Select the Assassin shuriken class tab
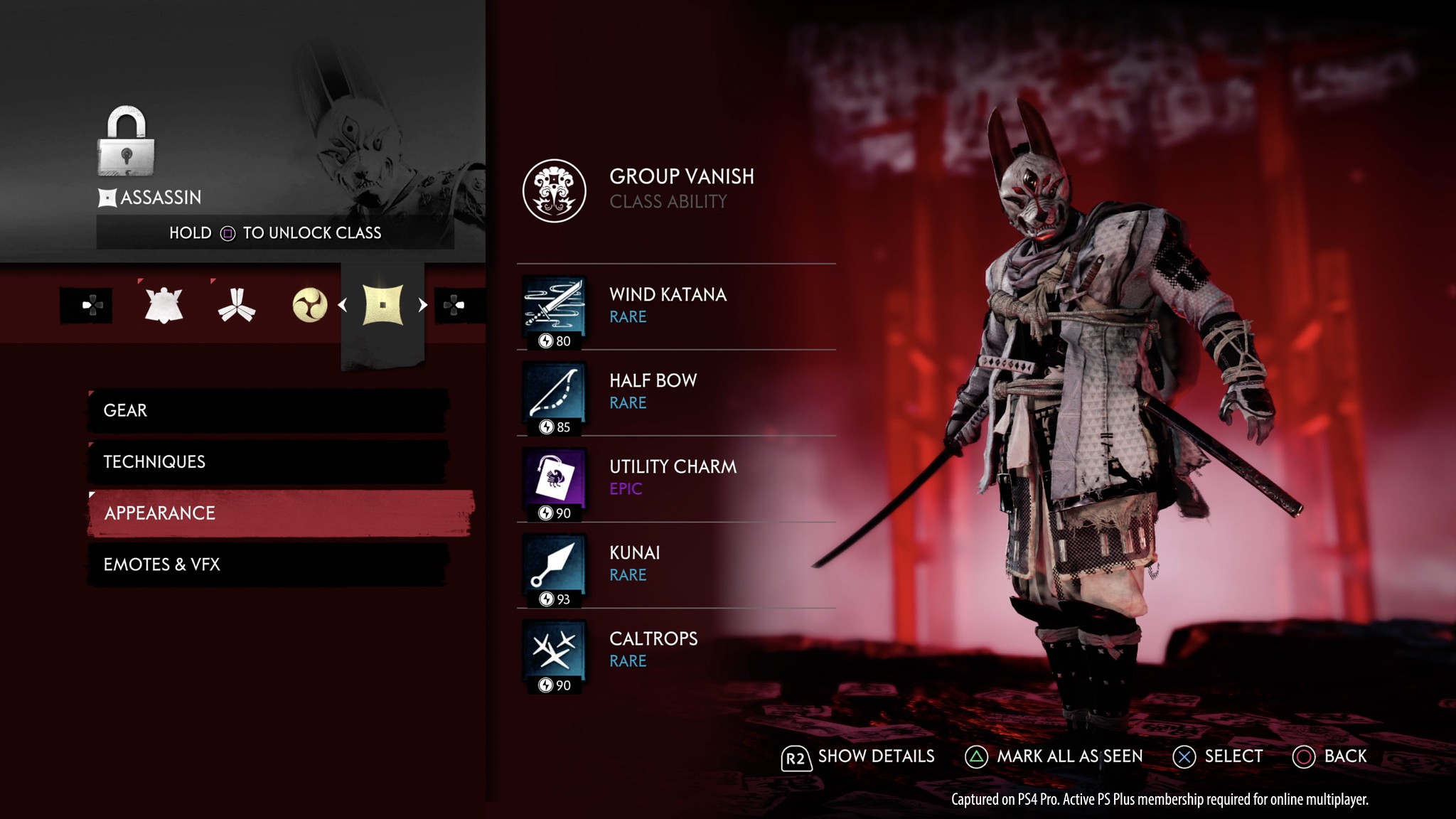The image size is (1456, 819). 383,306
